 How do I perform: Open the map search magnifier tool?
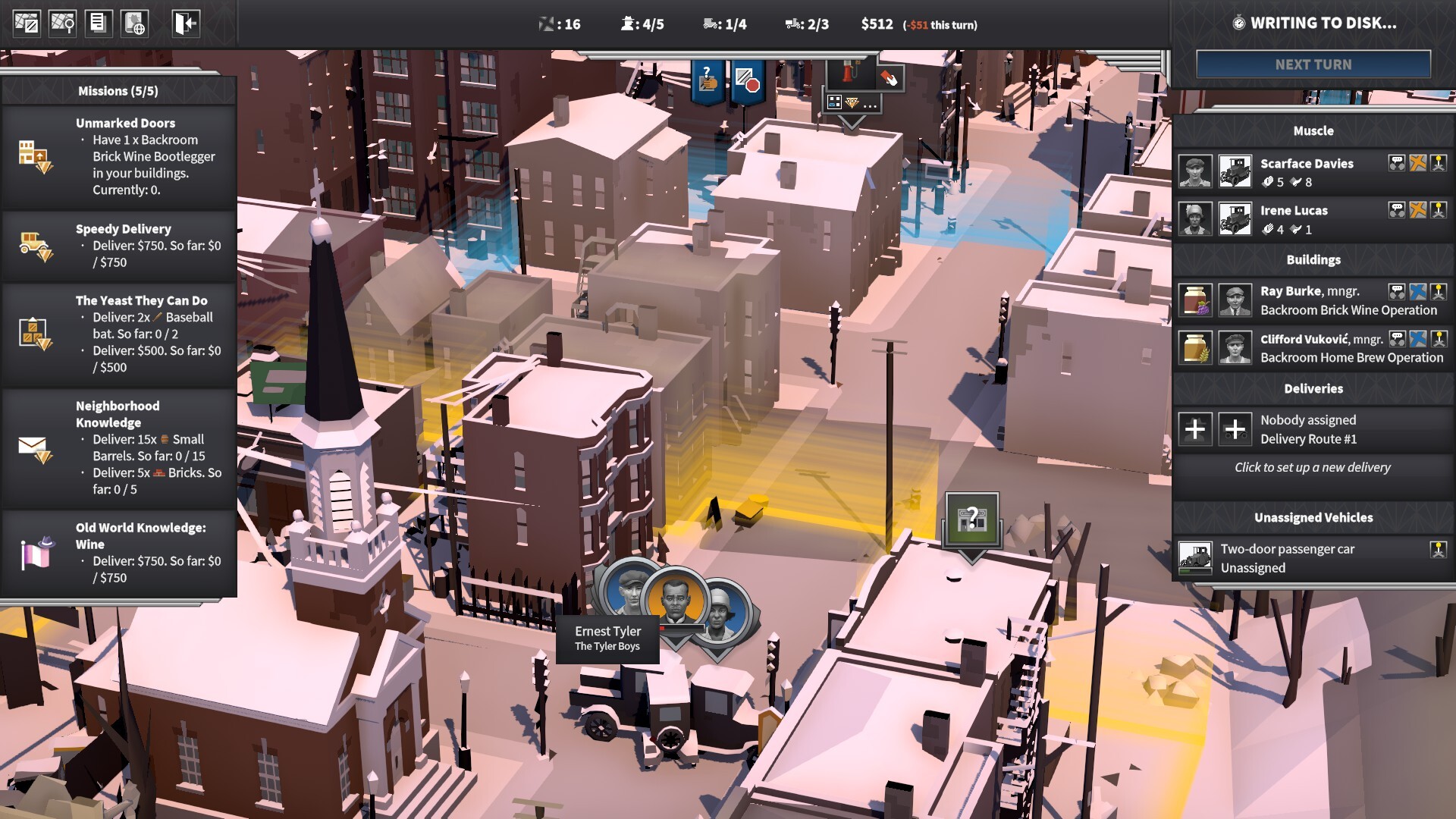click(62, 24)
